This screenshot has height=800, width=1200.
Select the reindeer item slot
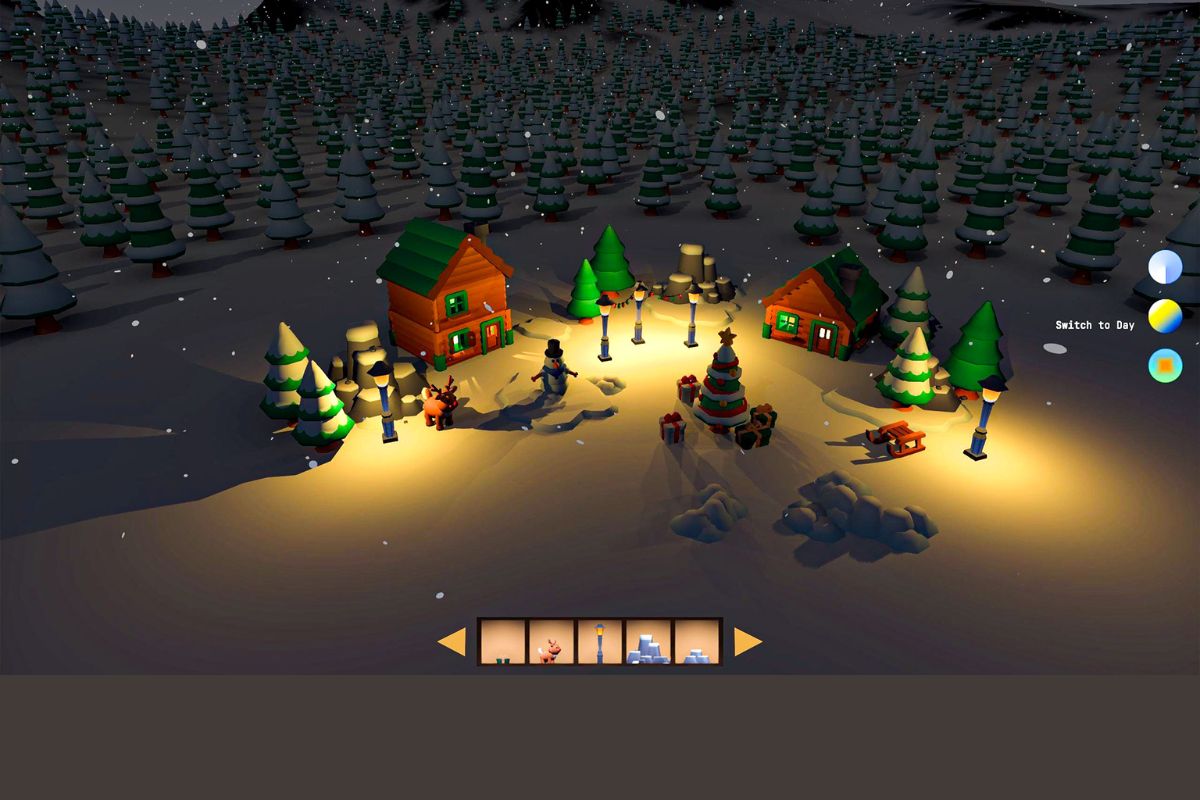click(x=551, y=642)
